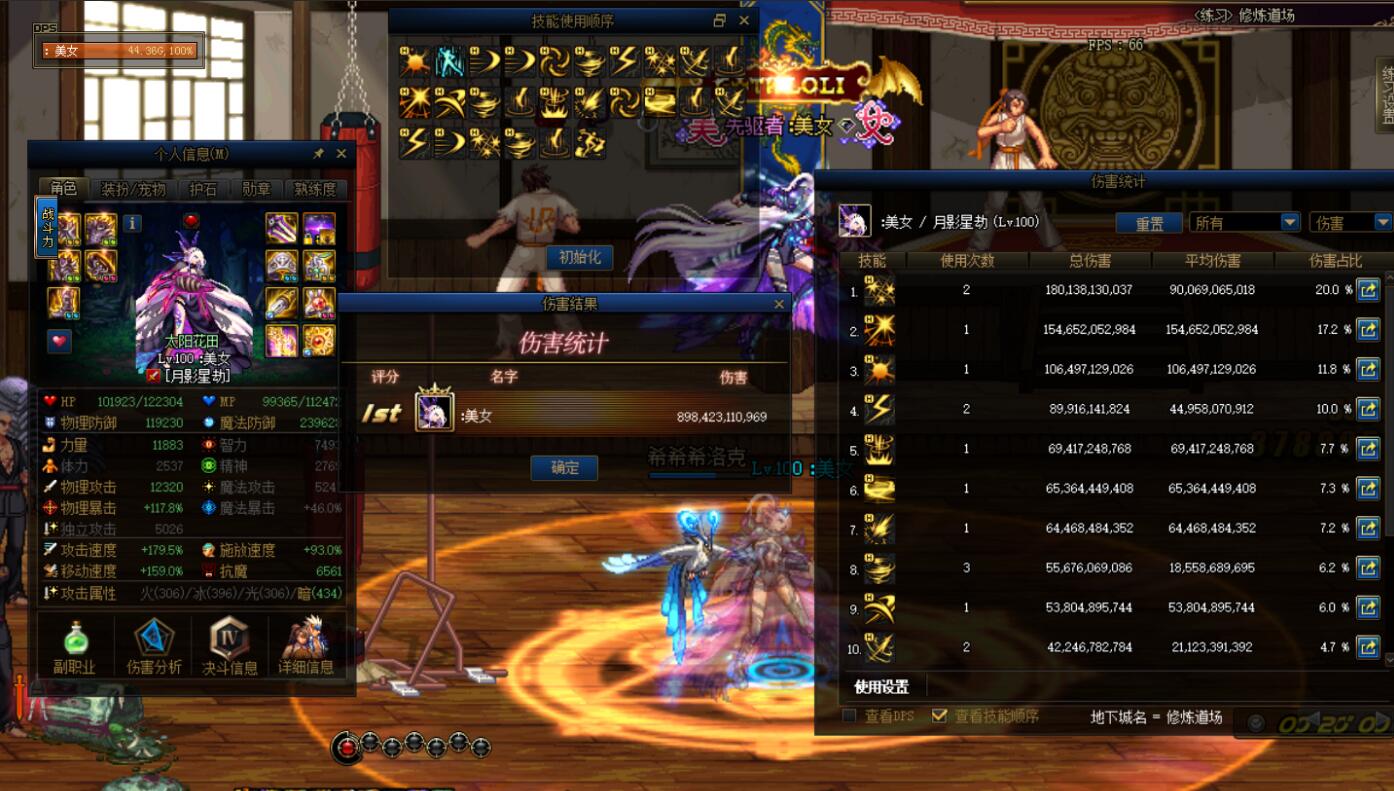The width and height of the screenshot is (1394, 791).
Task: Uncheck the 查看技能顺序 checkbox
Action: point(938,716)
